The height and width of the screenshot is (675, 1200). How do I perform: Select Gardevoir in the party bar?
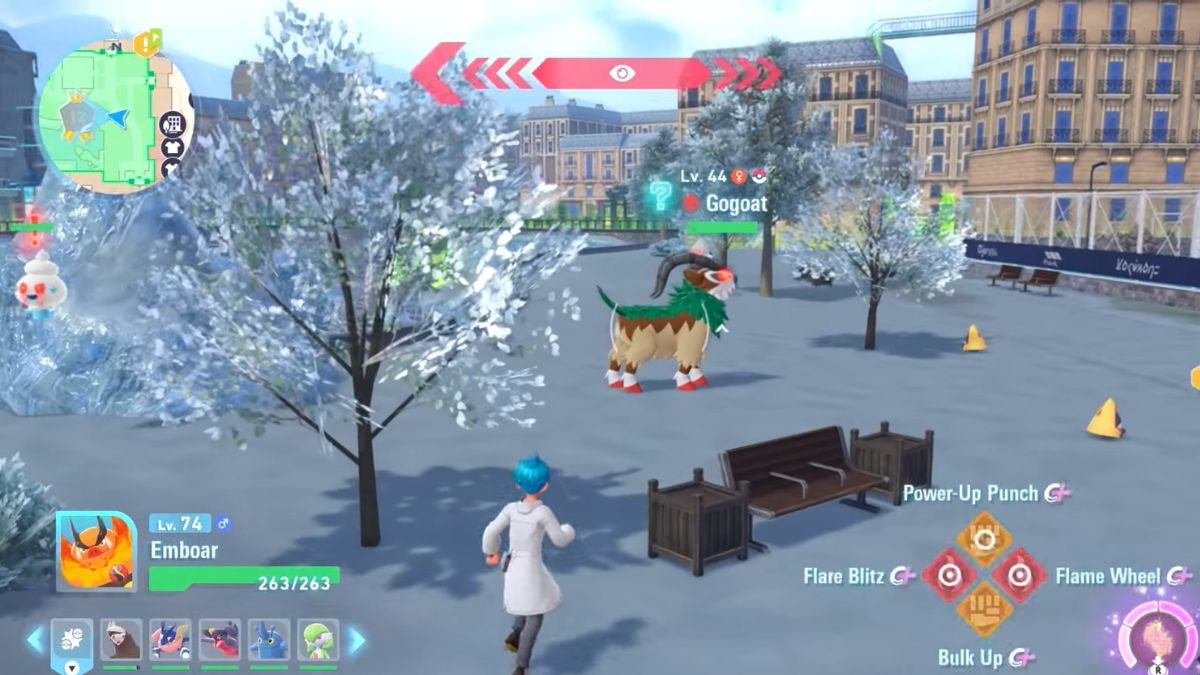point(318,640)
